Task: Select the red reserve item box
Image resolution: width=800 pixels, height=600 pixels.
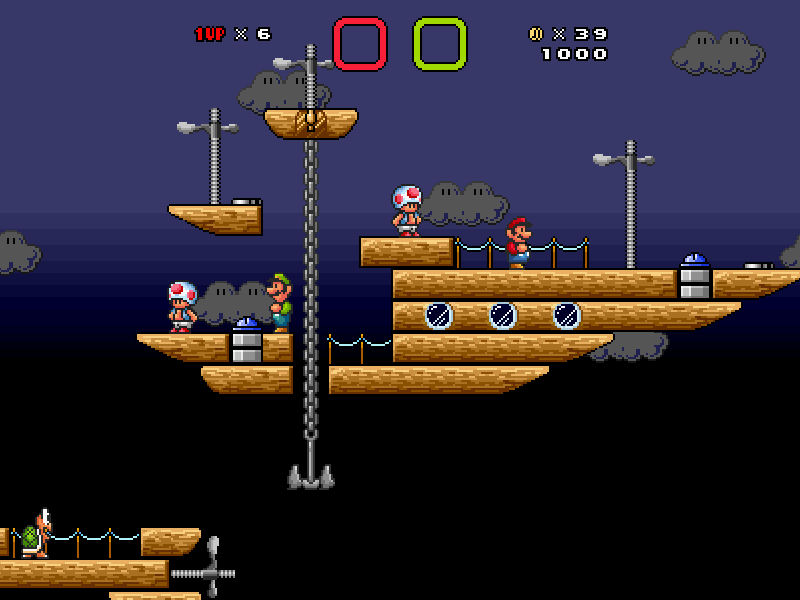Action: coord(359,44)
